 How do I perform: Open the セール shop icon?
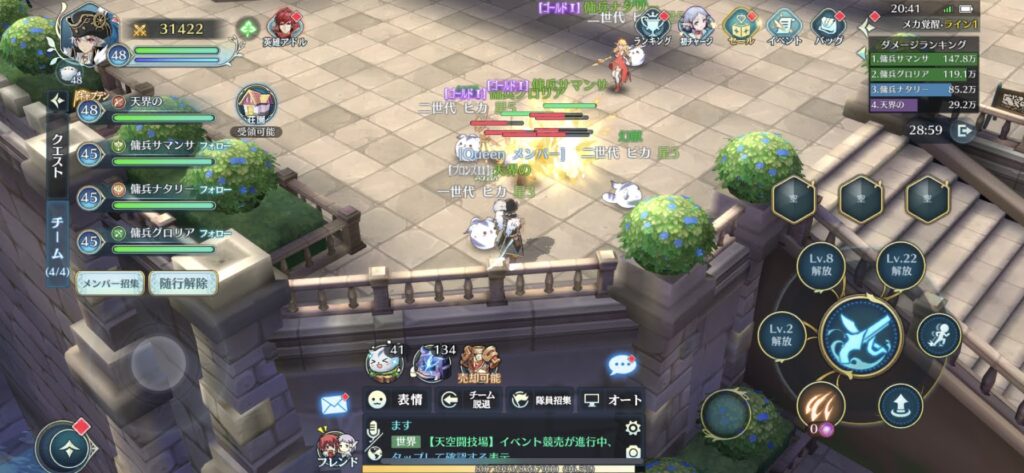(742, 24)
